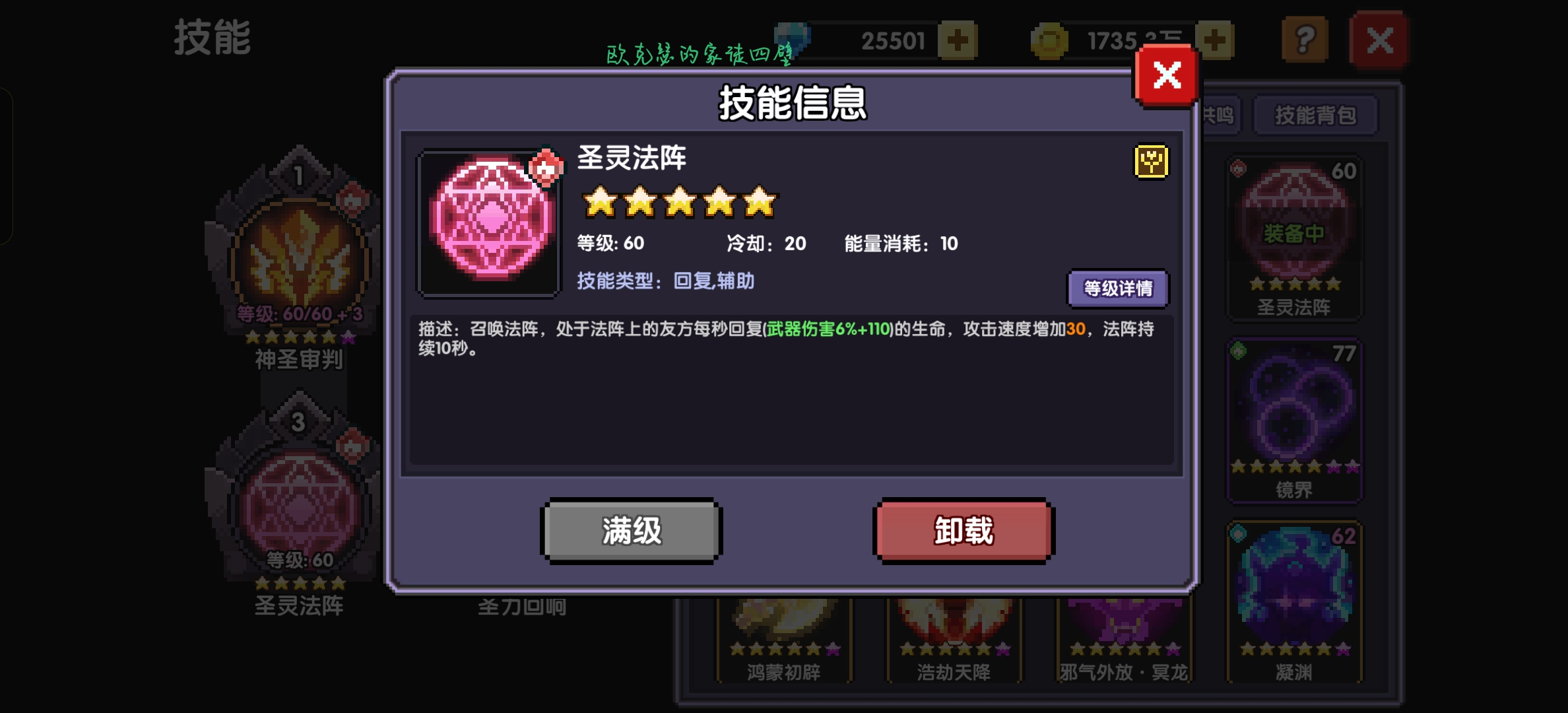Click the 共鸣 tab
This screenshot has height=713, width=1568.
click(x=1221, y=116)
